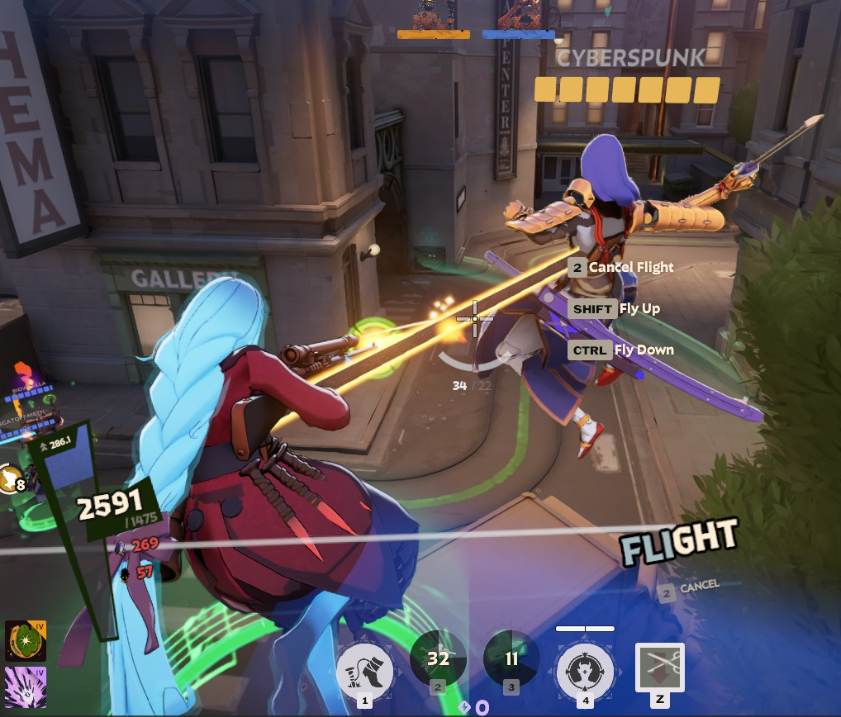Click the gold souls counter icon

coord(11,479)
